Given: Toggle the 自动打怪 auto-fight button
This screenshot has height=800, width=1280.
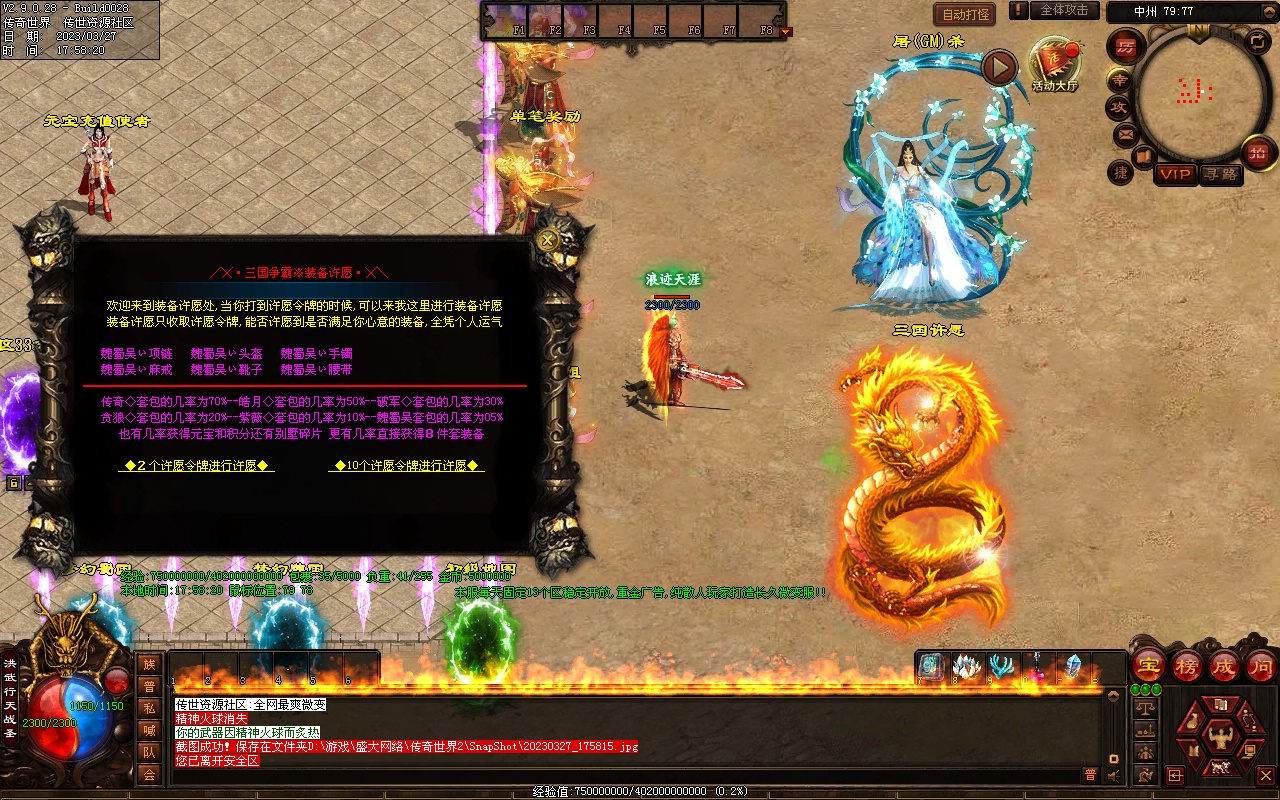Looking at the screenshot, I should (965, 14).
